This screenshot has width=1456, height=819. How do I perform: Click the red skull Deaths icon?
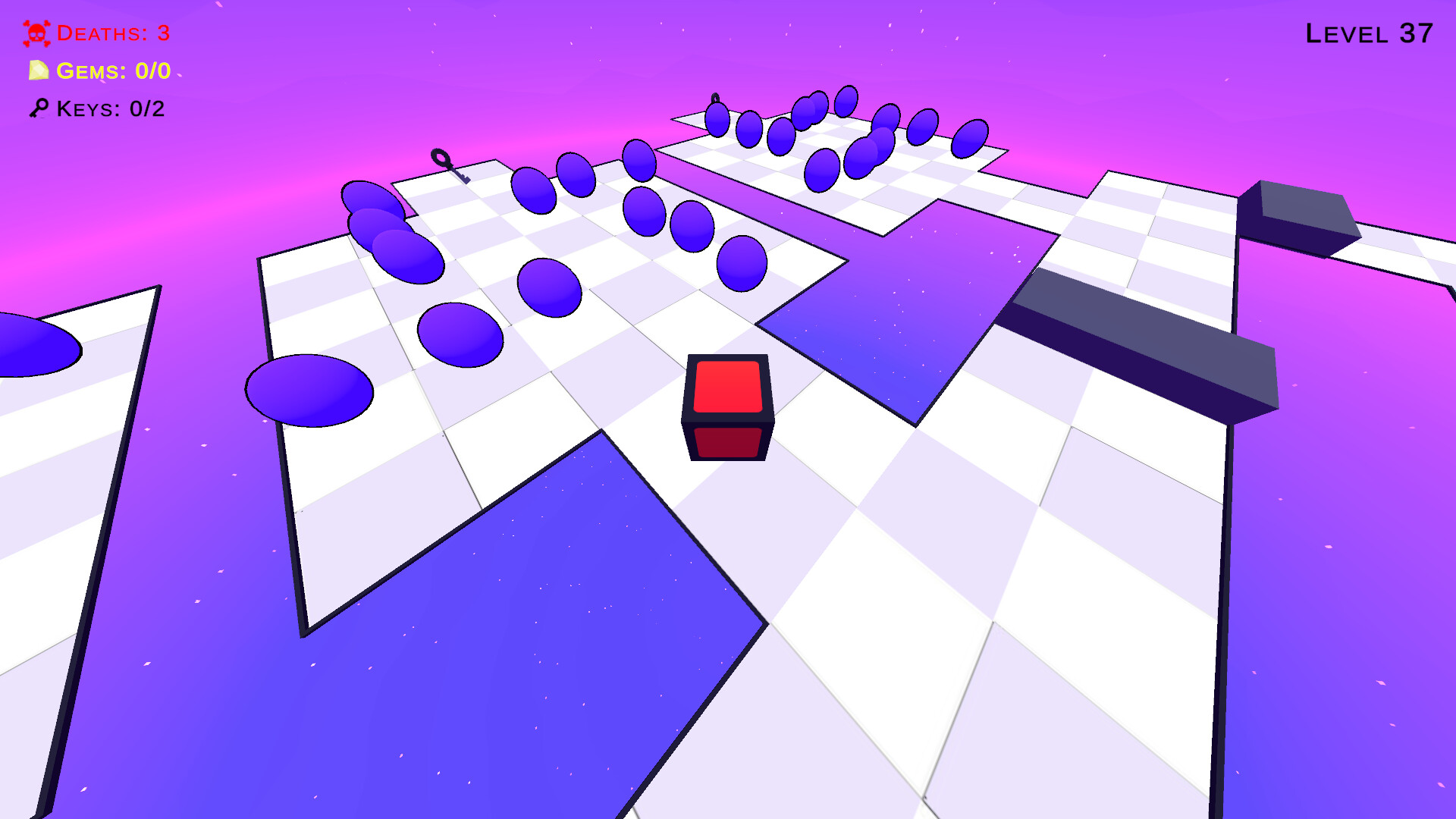click(x=36, y=33)
